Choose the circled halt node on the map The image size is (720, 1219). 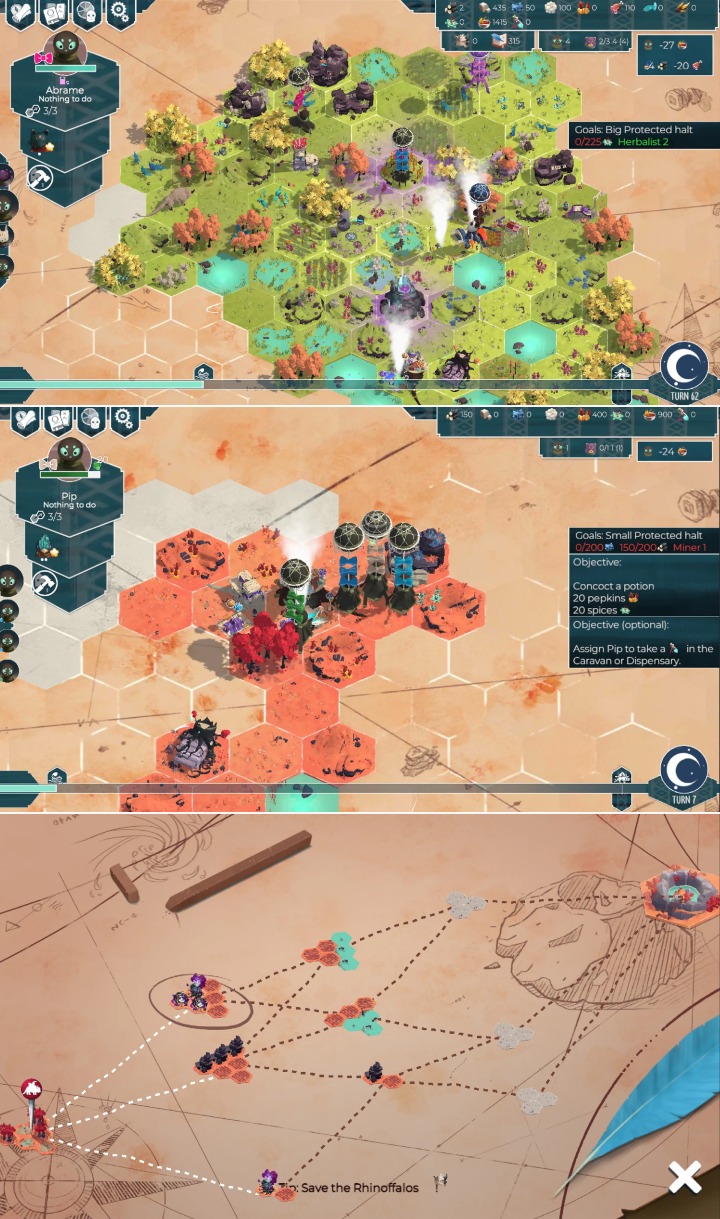(196, 996)
